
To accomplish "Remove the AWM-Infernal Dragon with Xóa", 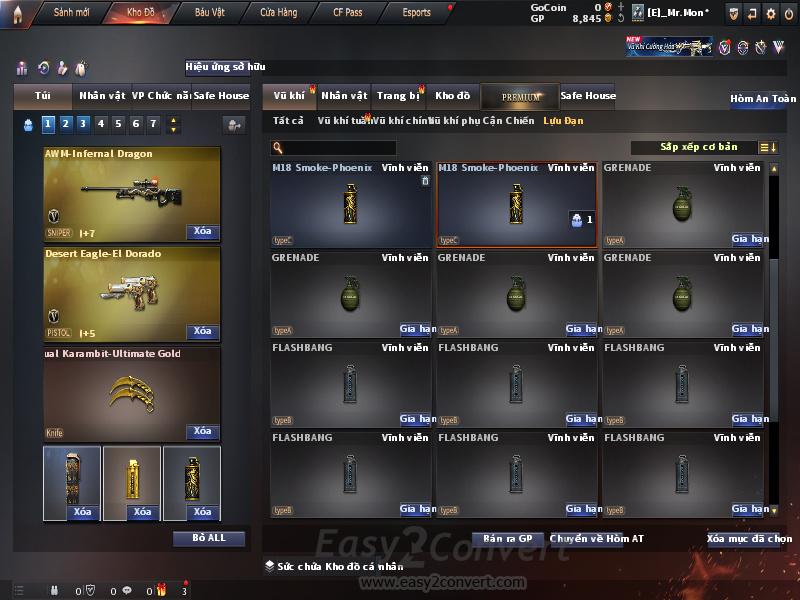I will [x=202, y=232].
